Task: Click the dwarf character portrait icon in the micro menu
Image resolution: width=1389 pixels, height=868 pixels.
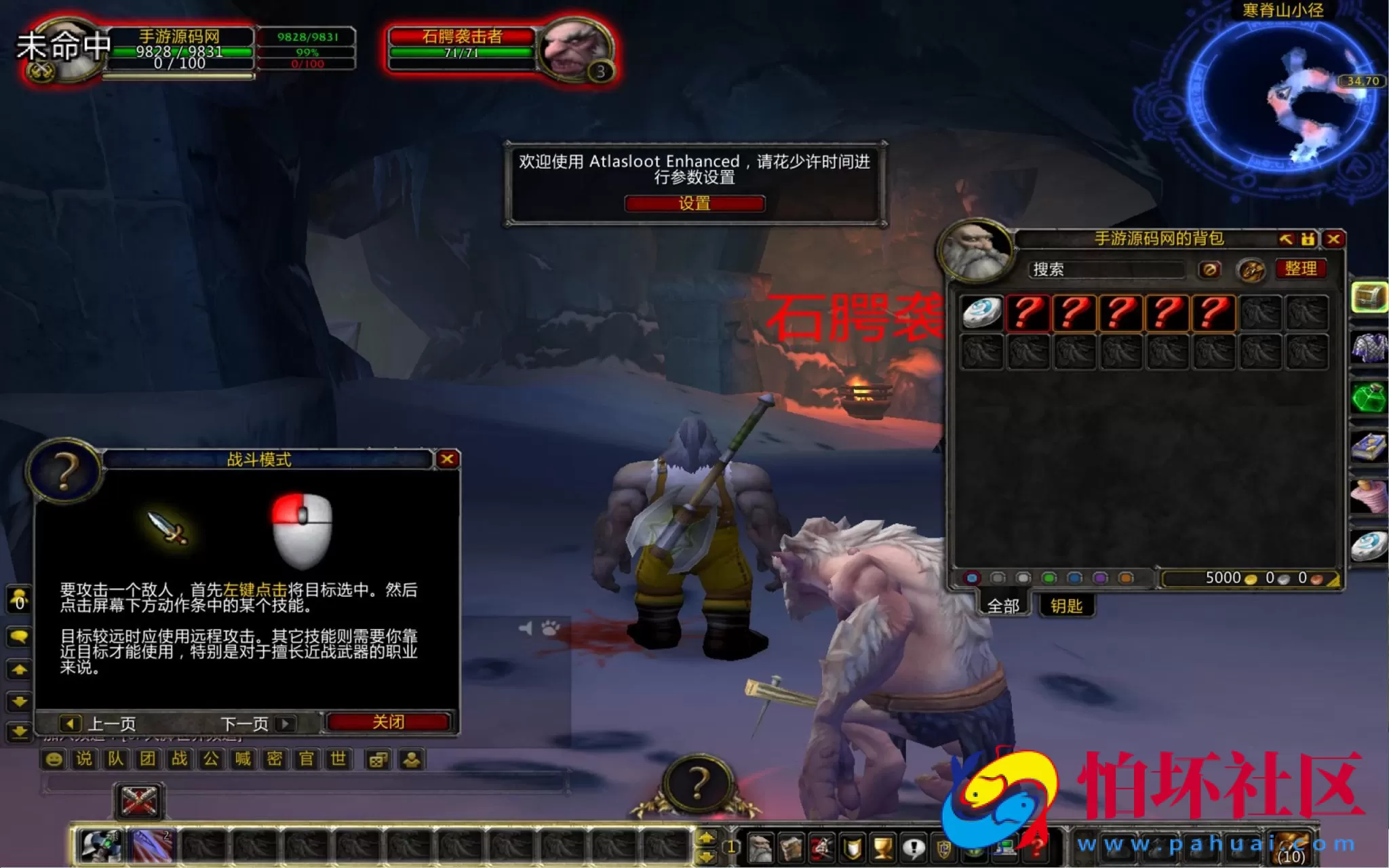Action: 760,848
